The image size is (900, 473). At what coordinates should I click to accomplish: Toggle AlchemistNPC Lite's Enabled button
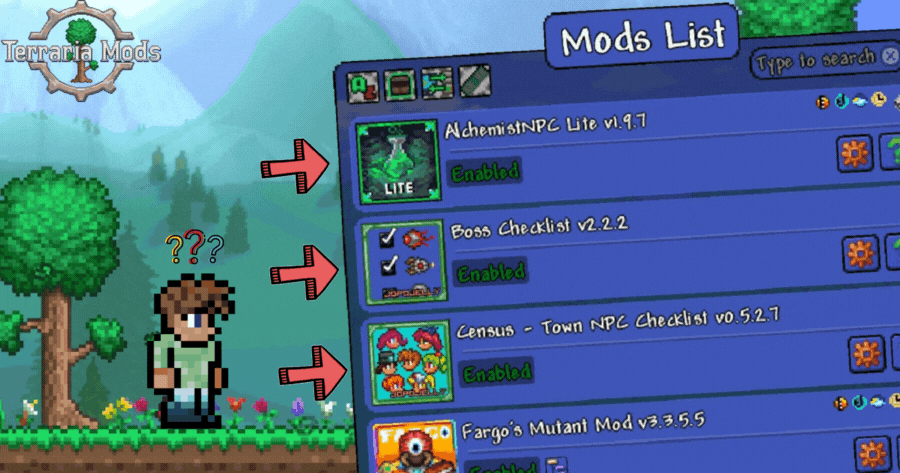485,173
